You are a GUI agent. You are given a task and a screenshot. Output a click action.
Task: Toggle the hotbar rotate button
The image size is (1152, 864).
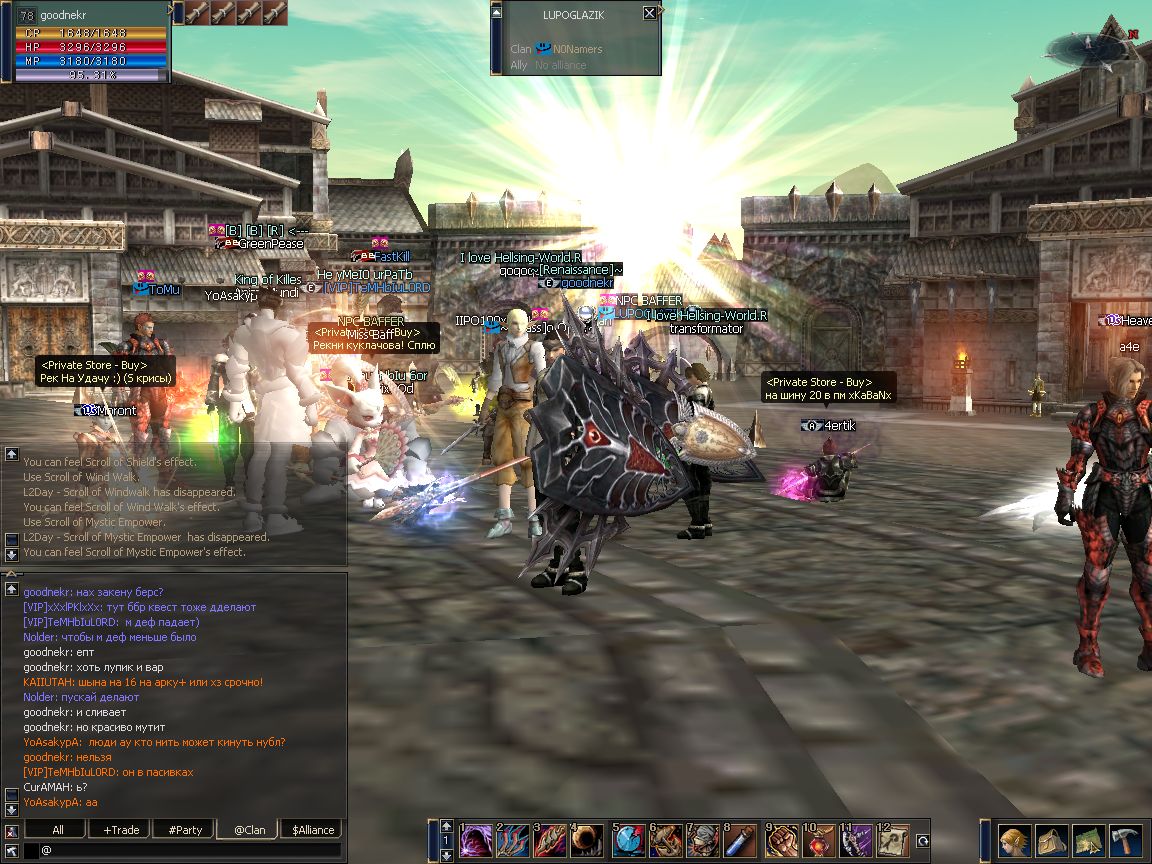pyautogui.click(x=923, y=841)
